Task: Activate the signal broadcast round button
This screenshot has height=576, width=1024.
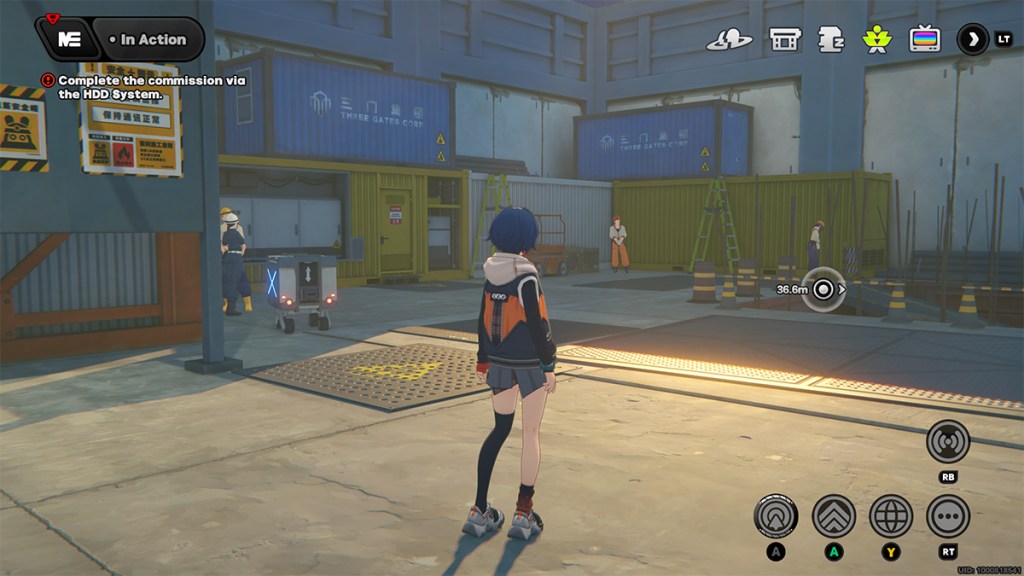Action: tap(947, 441)
